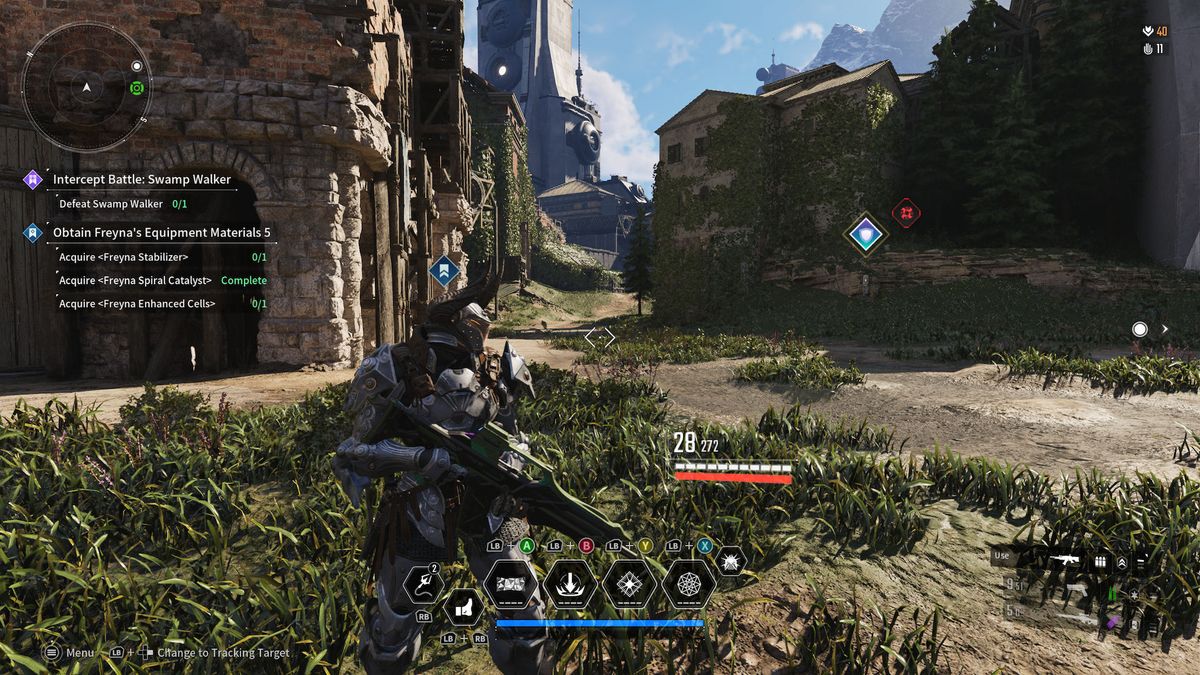Use the shattered-fragments skill icon
Screen dimensions: 1200x675
[x=510, y=584]
